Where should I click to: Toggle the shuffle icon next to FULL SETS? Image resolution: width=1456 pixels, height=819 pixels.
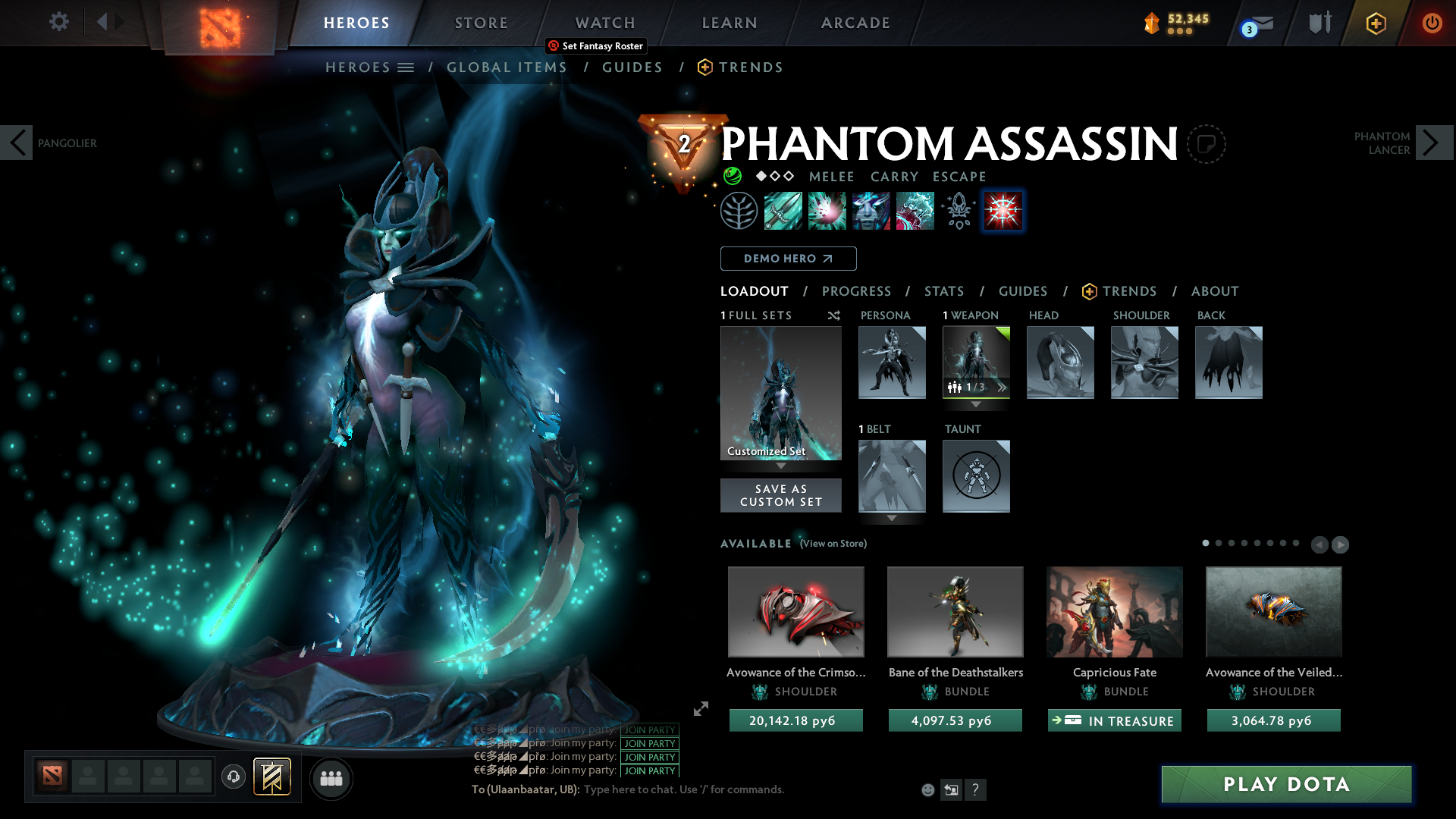[x=834, y=315]
